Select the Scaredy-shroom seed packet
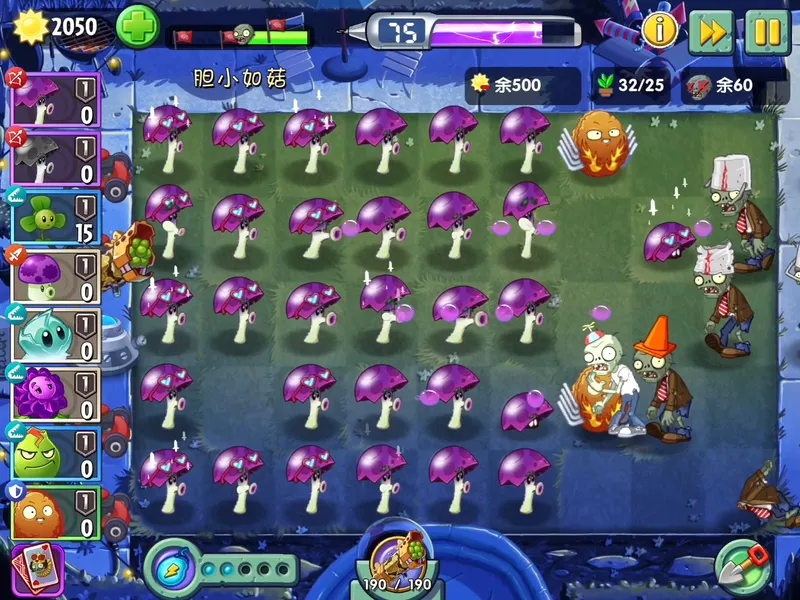 pos(54,100)
